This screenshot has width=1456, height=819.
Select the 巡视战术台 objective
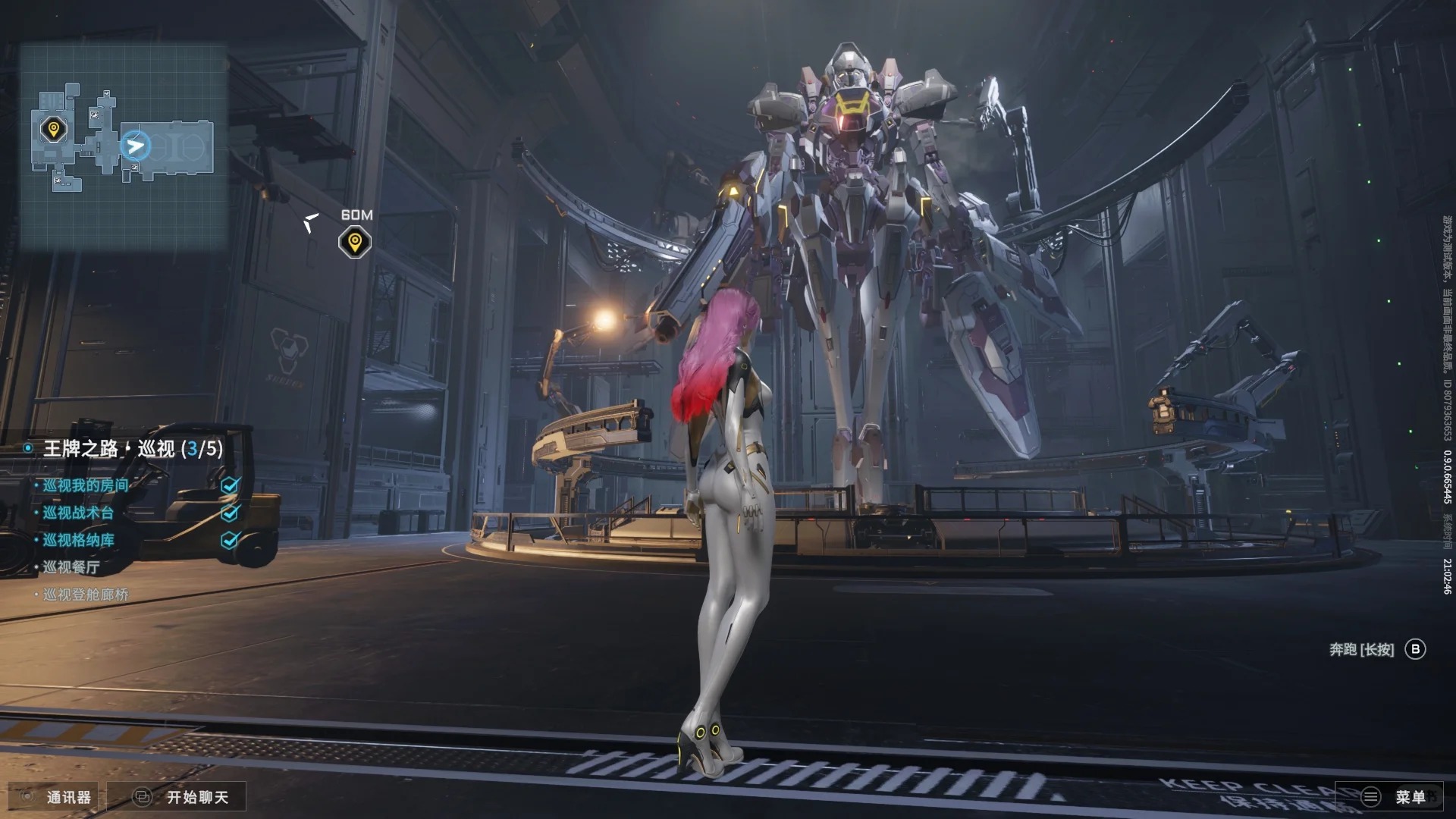point(78,513)
